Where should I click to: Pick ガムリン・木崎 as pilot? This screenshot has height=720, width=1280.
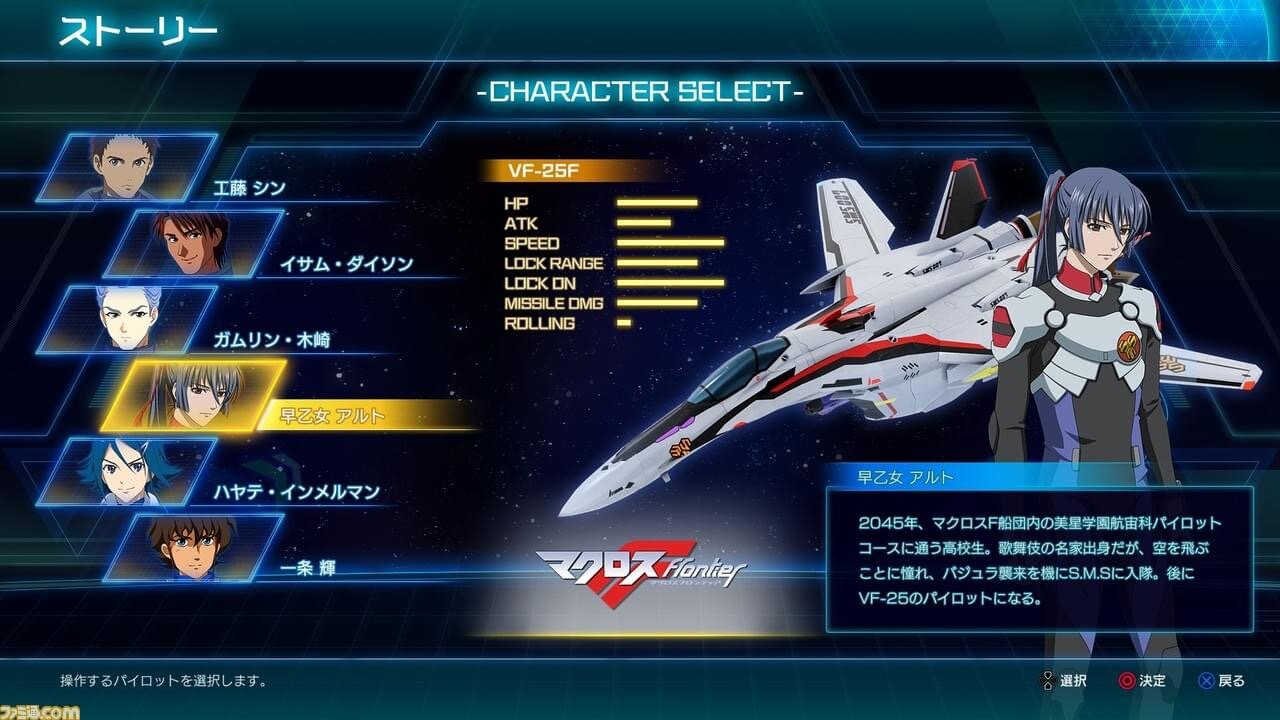pyautogui.click(x=128, y=319)
